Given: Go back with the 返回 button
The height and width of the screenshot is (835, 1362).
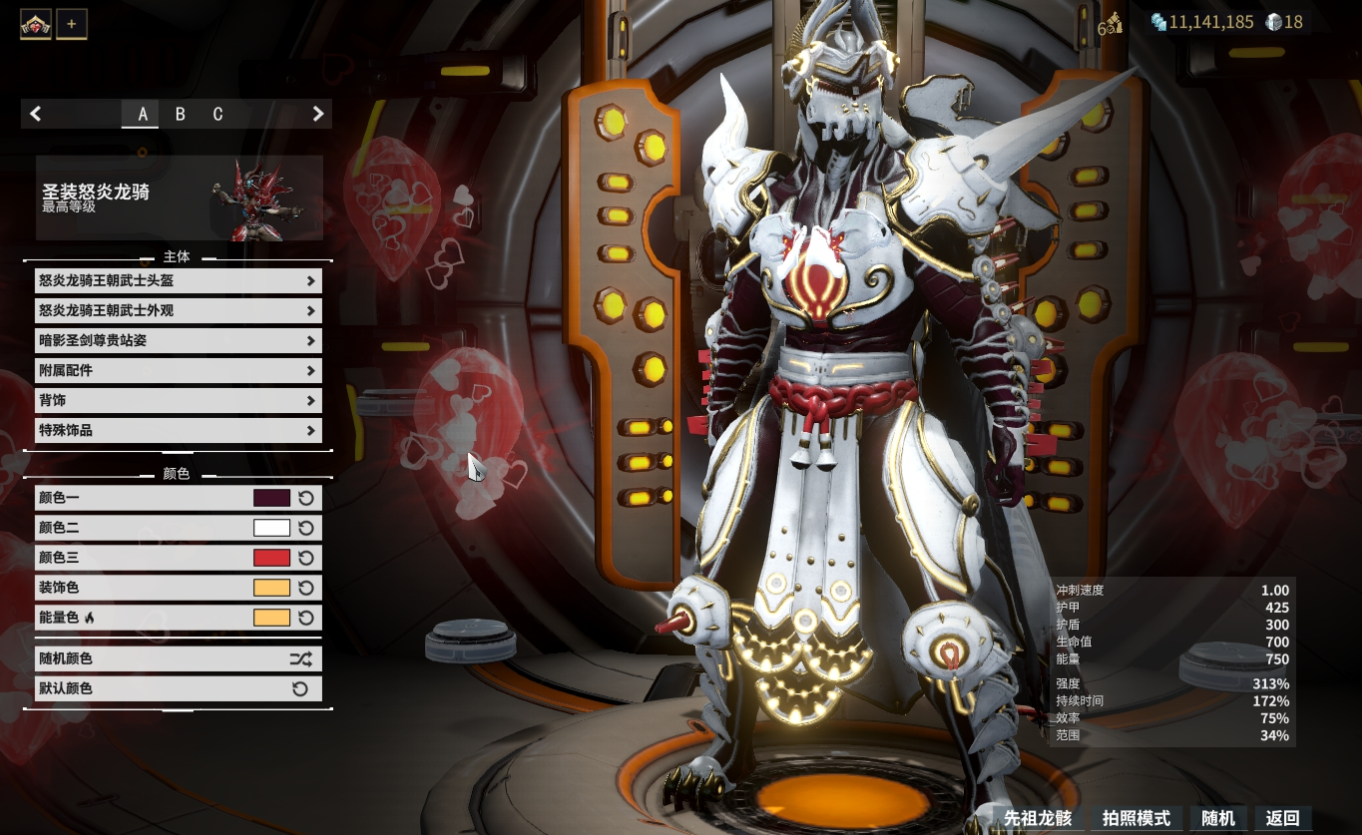Looking at the screenshot, I should 1282,818.
